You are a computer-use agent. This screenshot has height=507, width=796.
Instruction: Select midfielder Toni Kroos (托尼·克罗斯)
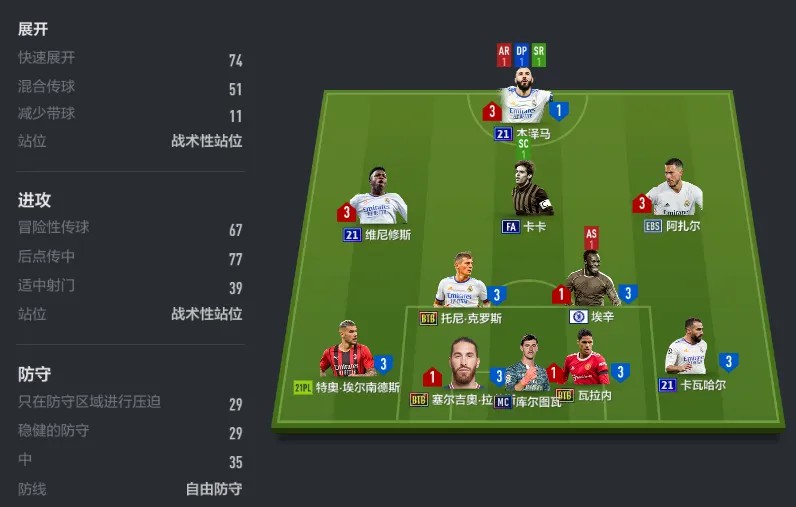[462, 283]
